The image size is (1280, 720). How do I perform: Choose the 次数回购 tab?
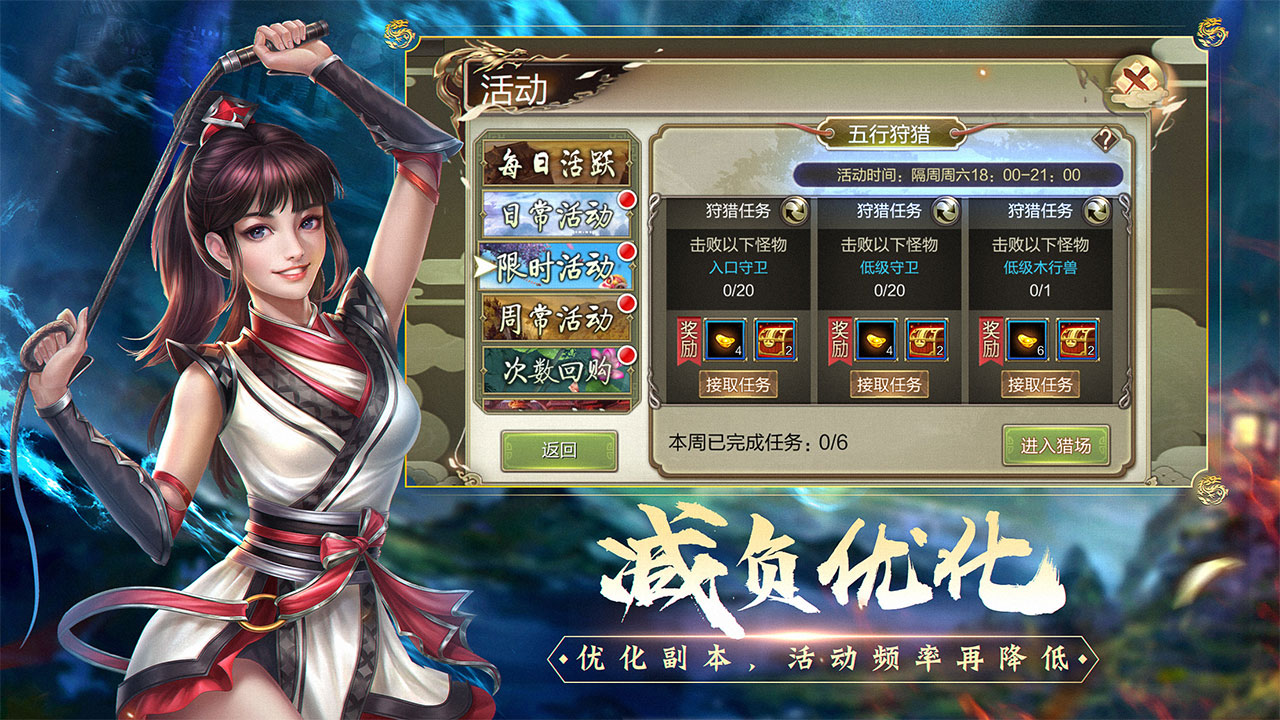click(x=556, y=370)
